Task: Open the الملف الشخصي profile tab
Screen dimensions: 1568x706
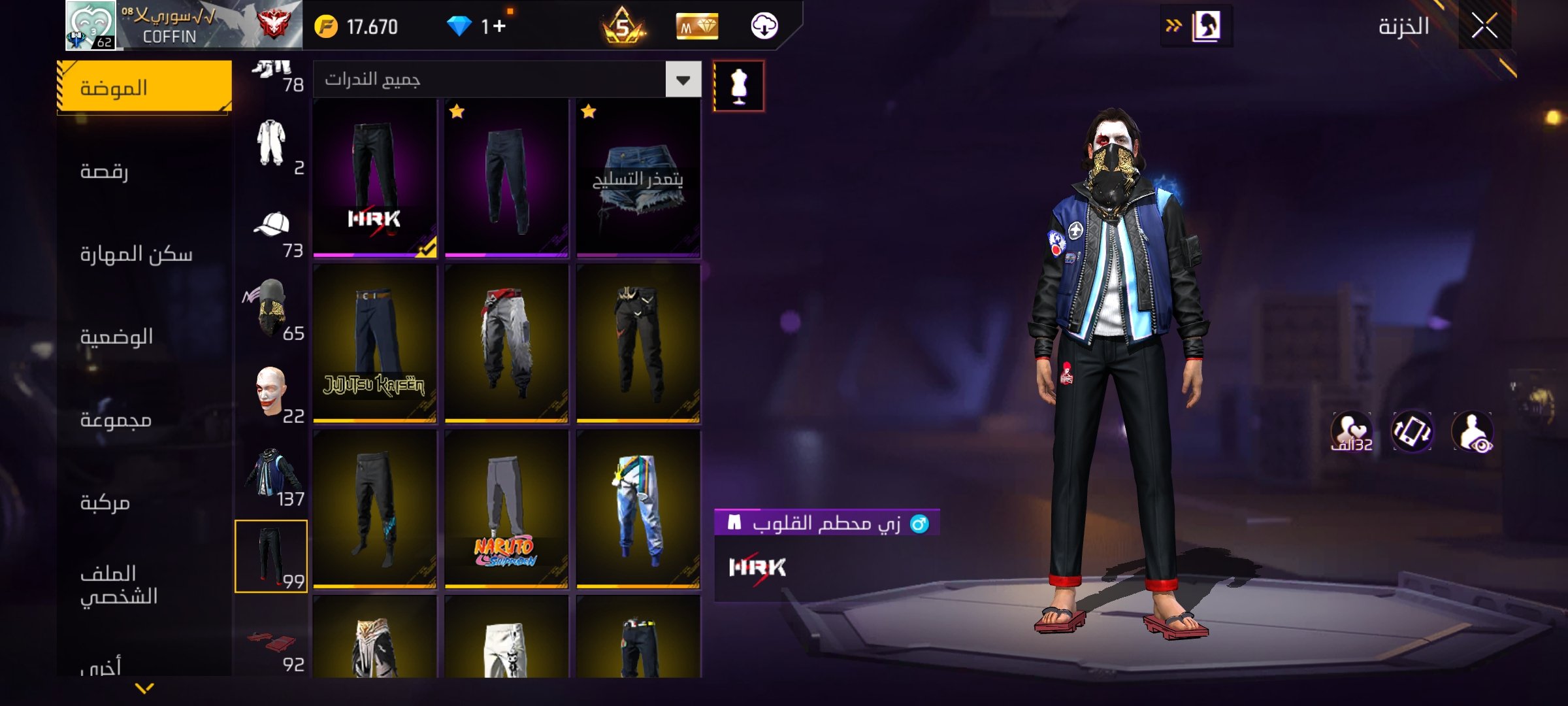Action: (144, 584)
